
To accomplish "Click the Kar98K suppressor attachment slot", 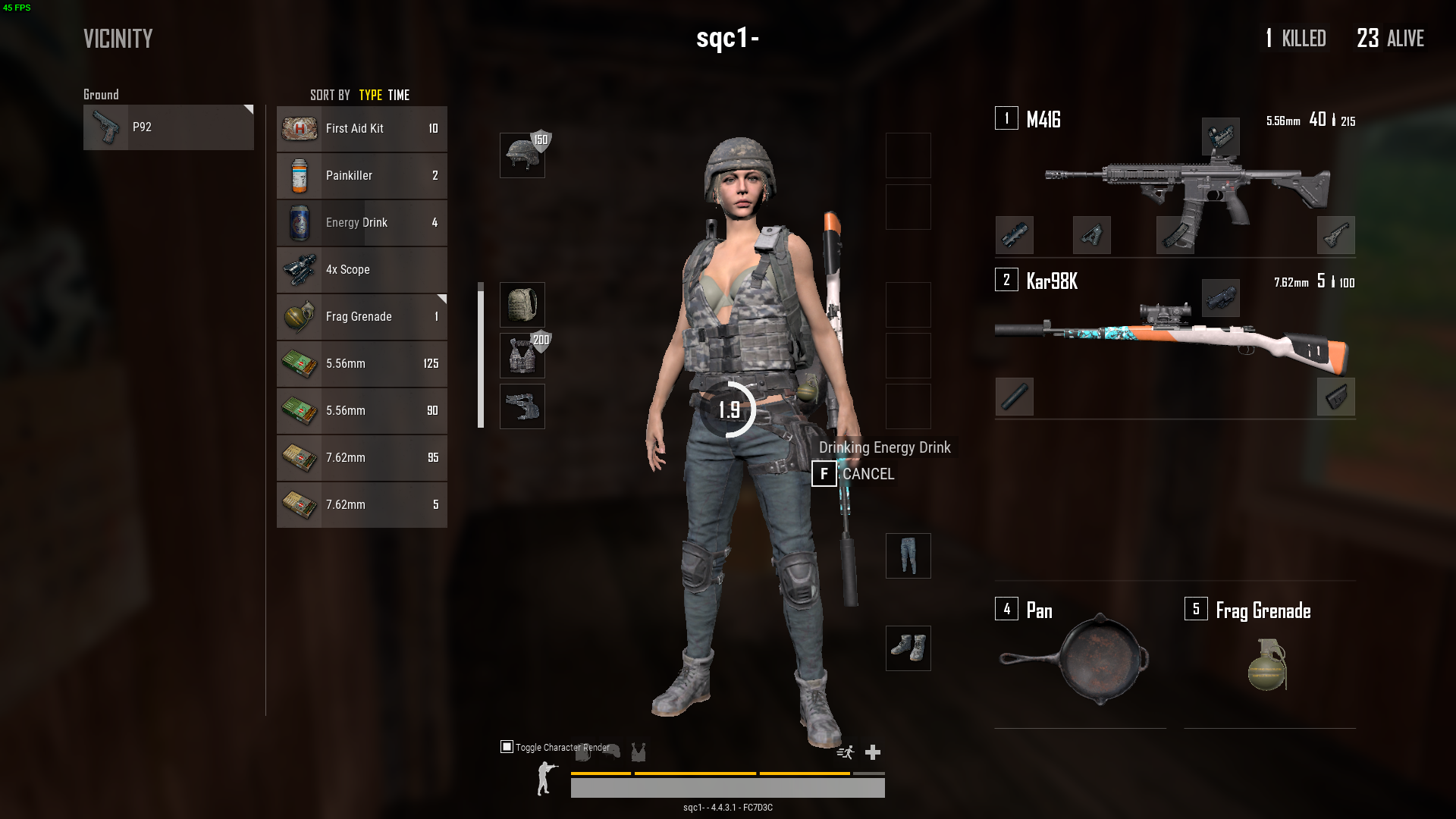I will [x=1014, y=397].
